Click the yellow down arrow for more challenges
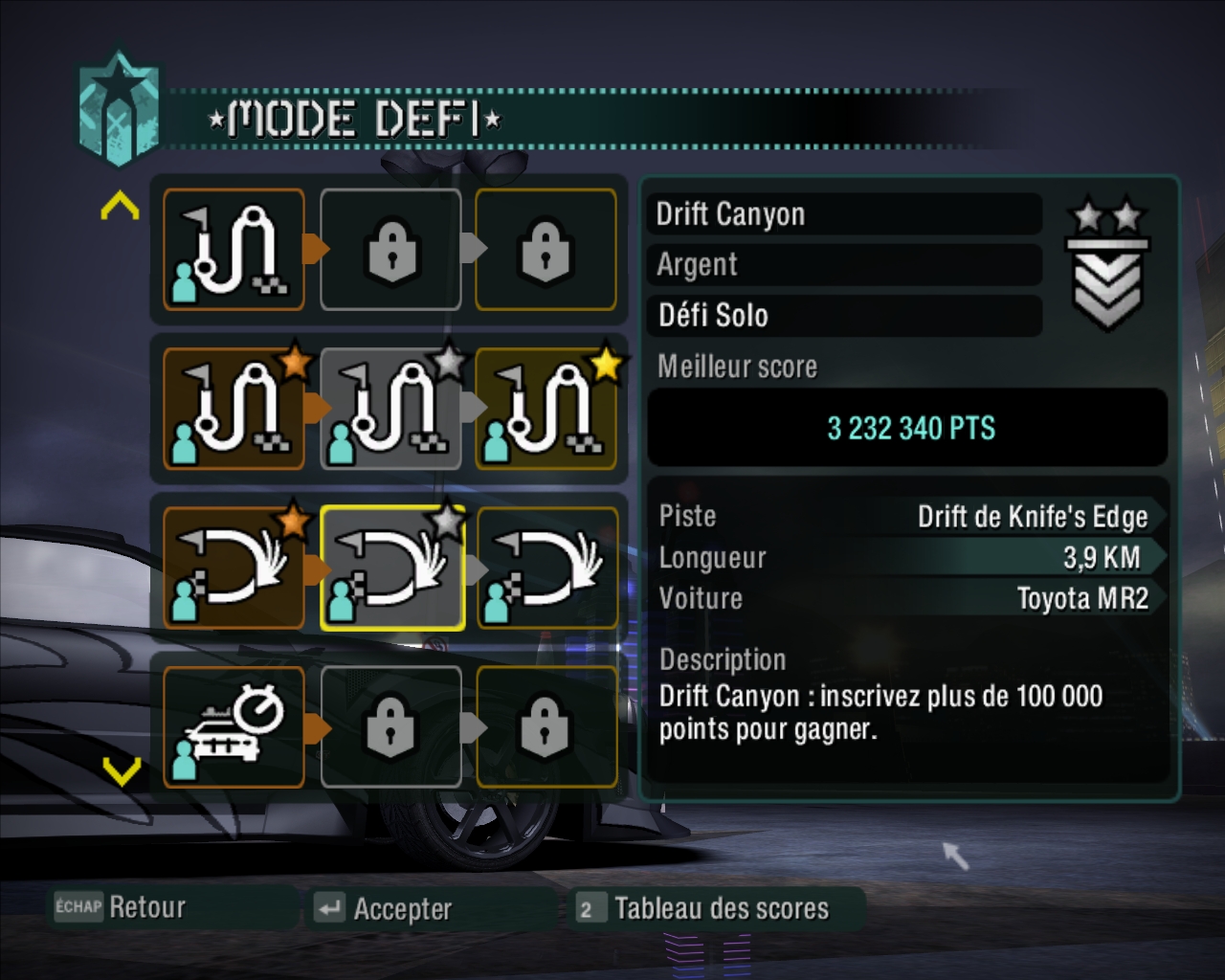Image resolution: width=1225 pixels, height=980 pixels. tap(121, 770)
